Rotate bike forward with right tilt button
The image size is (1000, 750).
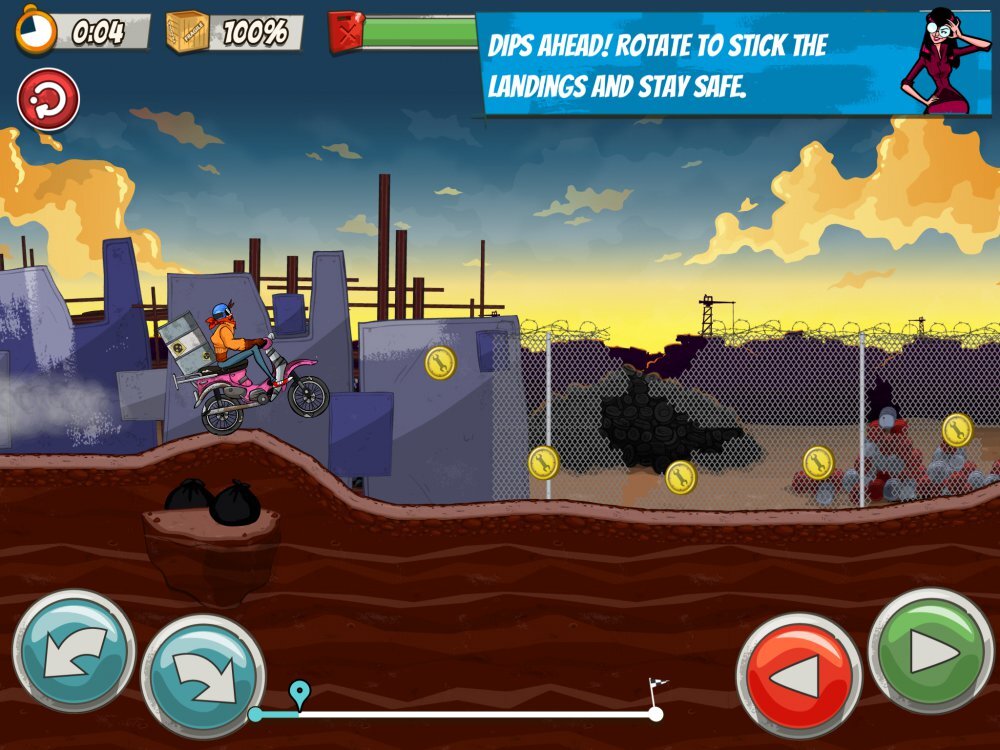coord(203,676)
